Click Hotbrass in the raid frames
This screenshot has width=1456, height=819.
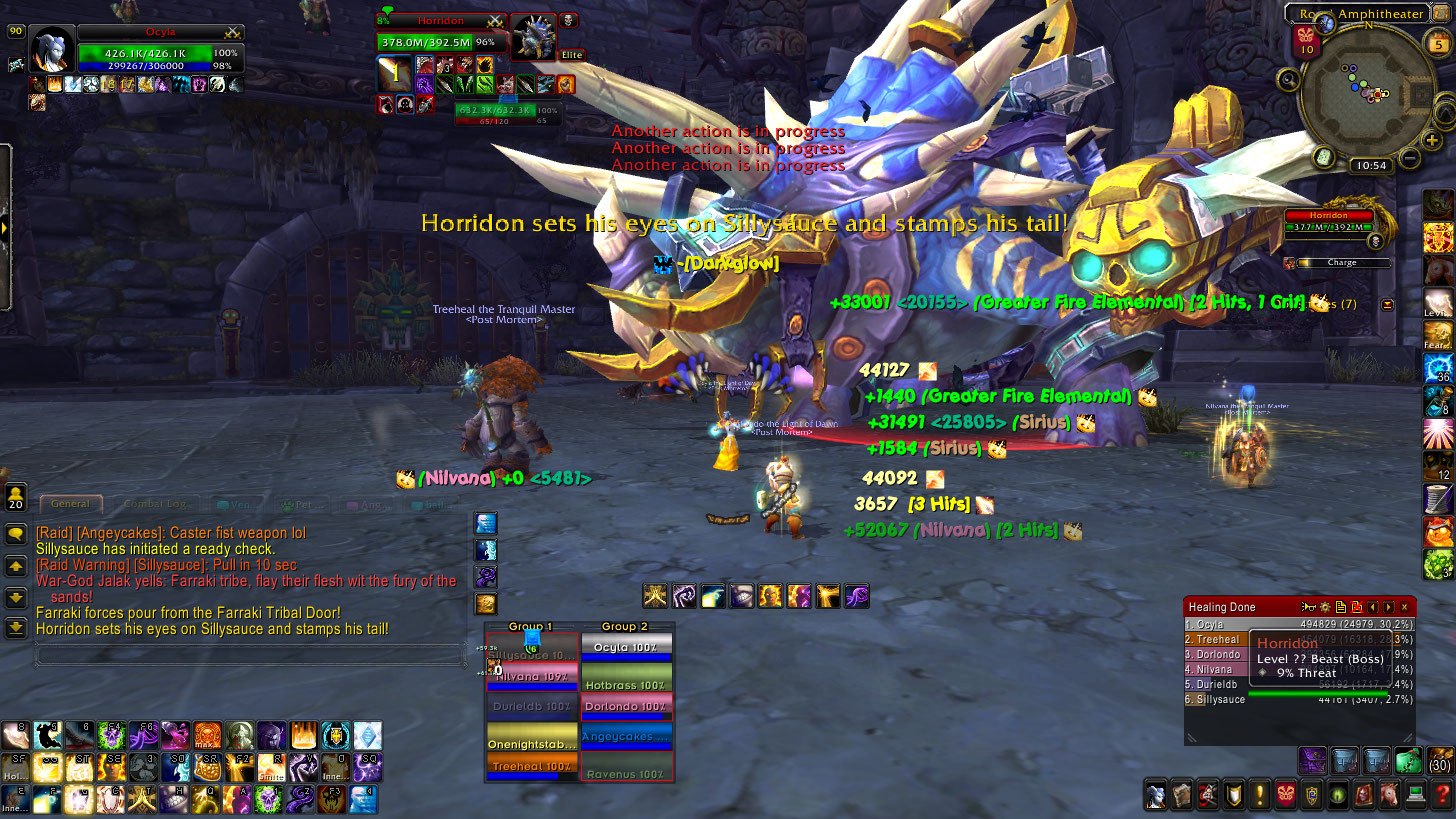627,685
